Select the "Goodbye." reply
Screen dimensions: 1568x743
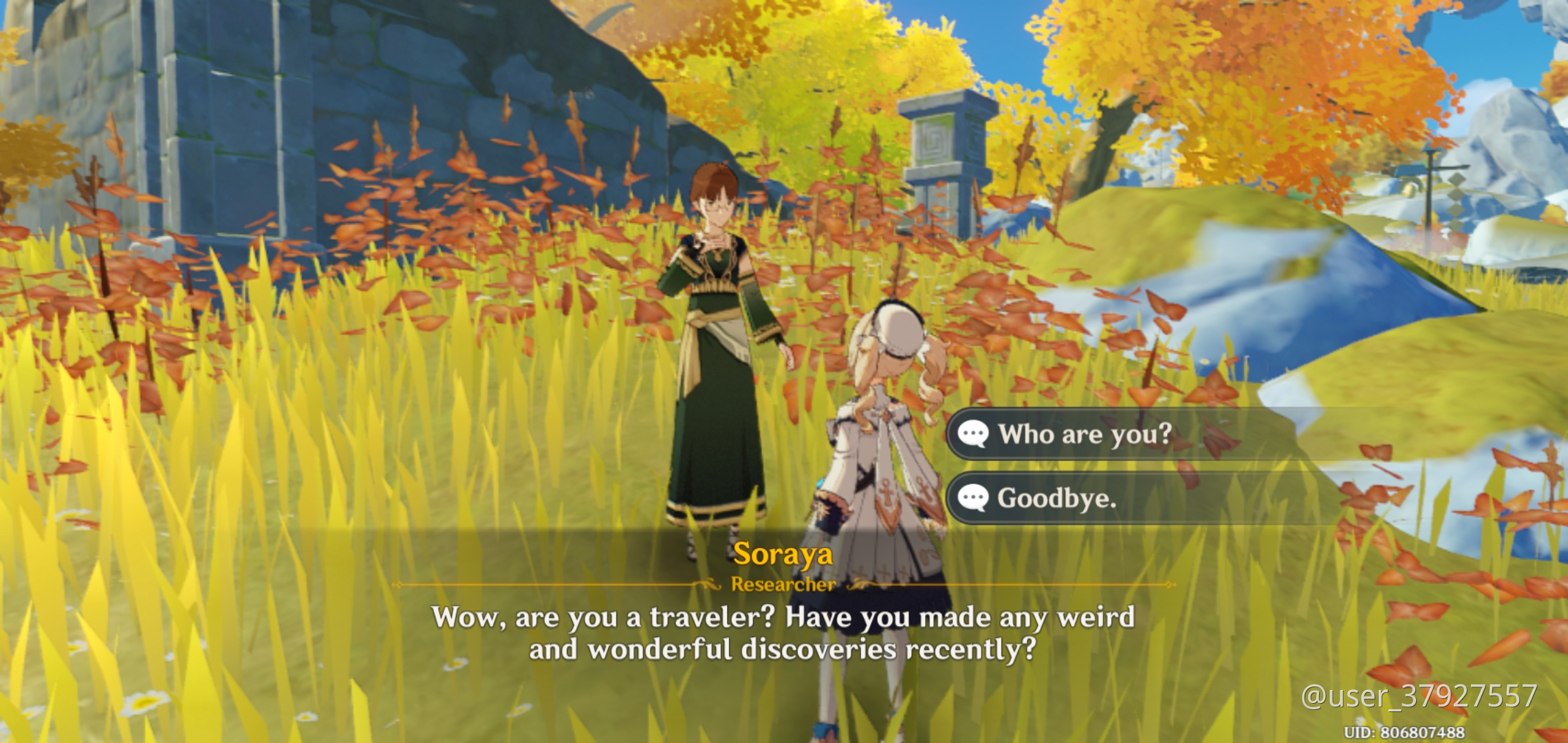click(x=1056, y=498)
